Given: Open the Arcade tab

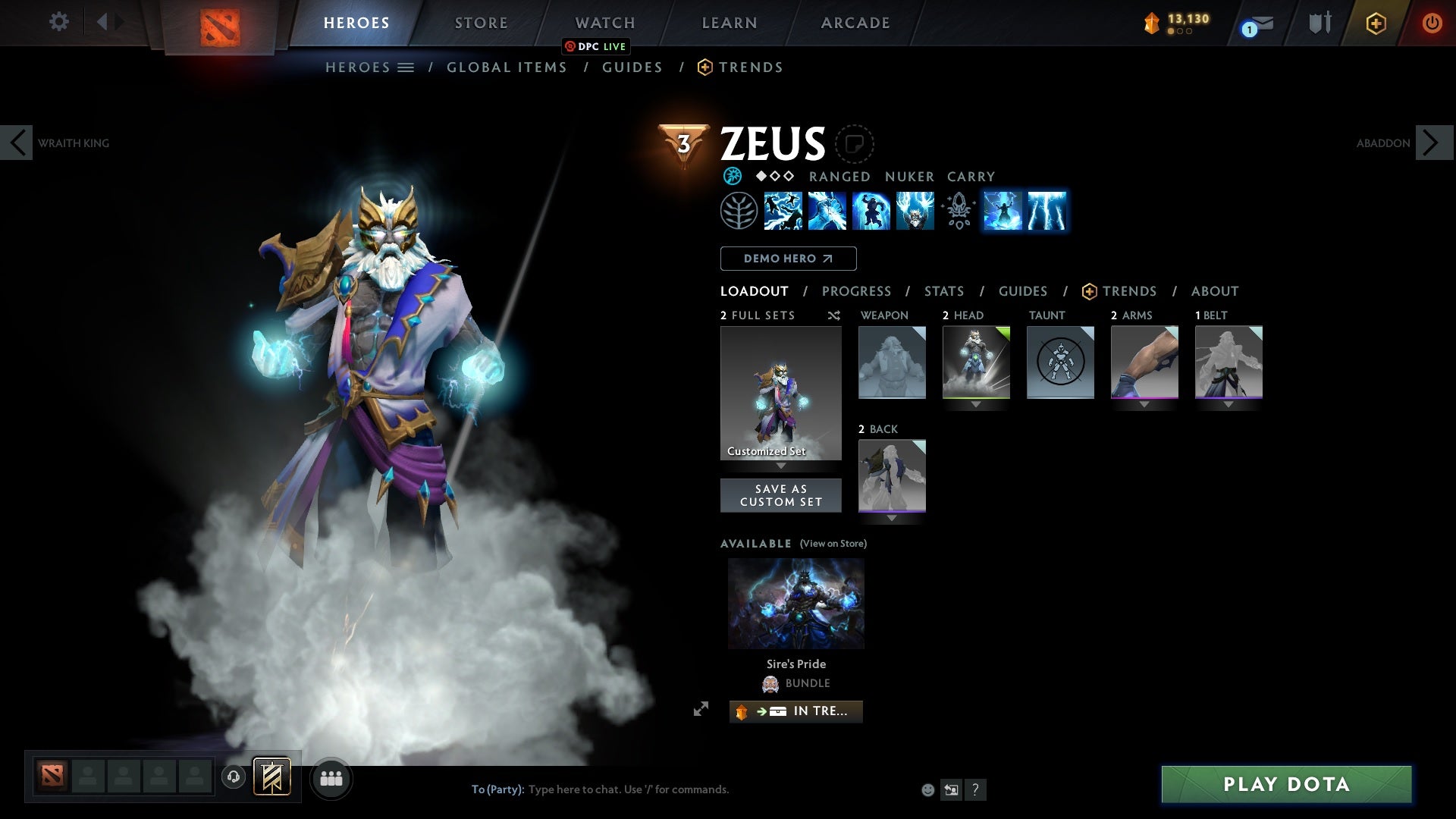Looking at the screenshot, I should 855,23.
